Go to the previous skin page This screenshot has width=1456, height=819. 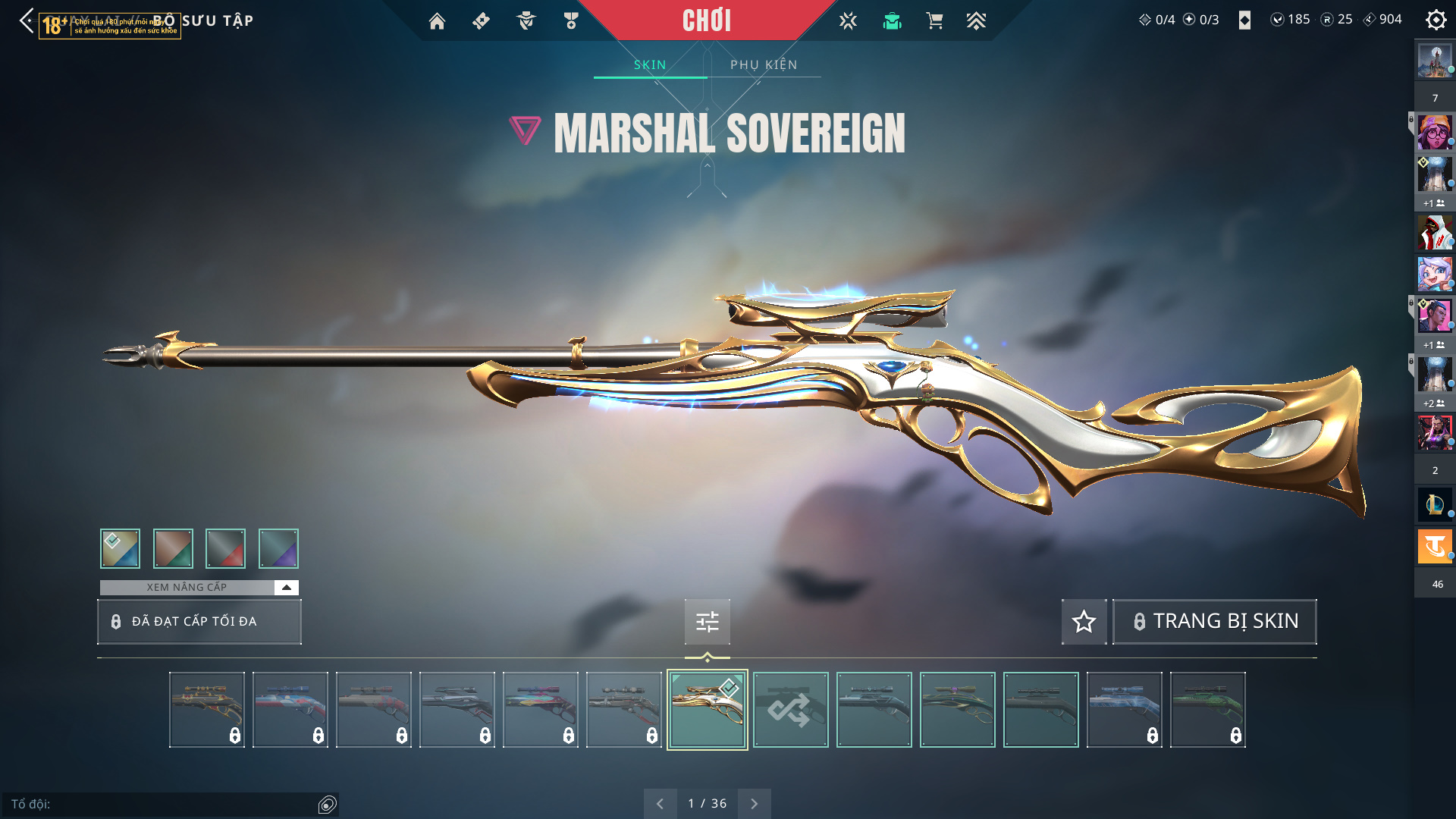tap(660, 803)
